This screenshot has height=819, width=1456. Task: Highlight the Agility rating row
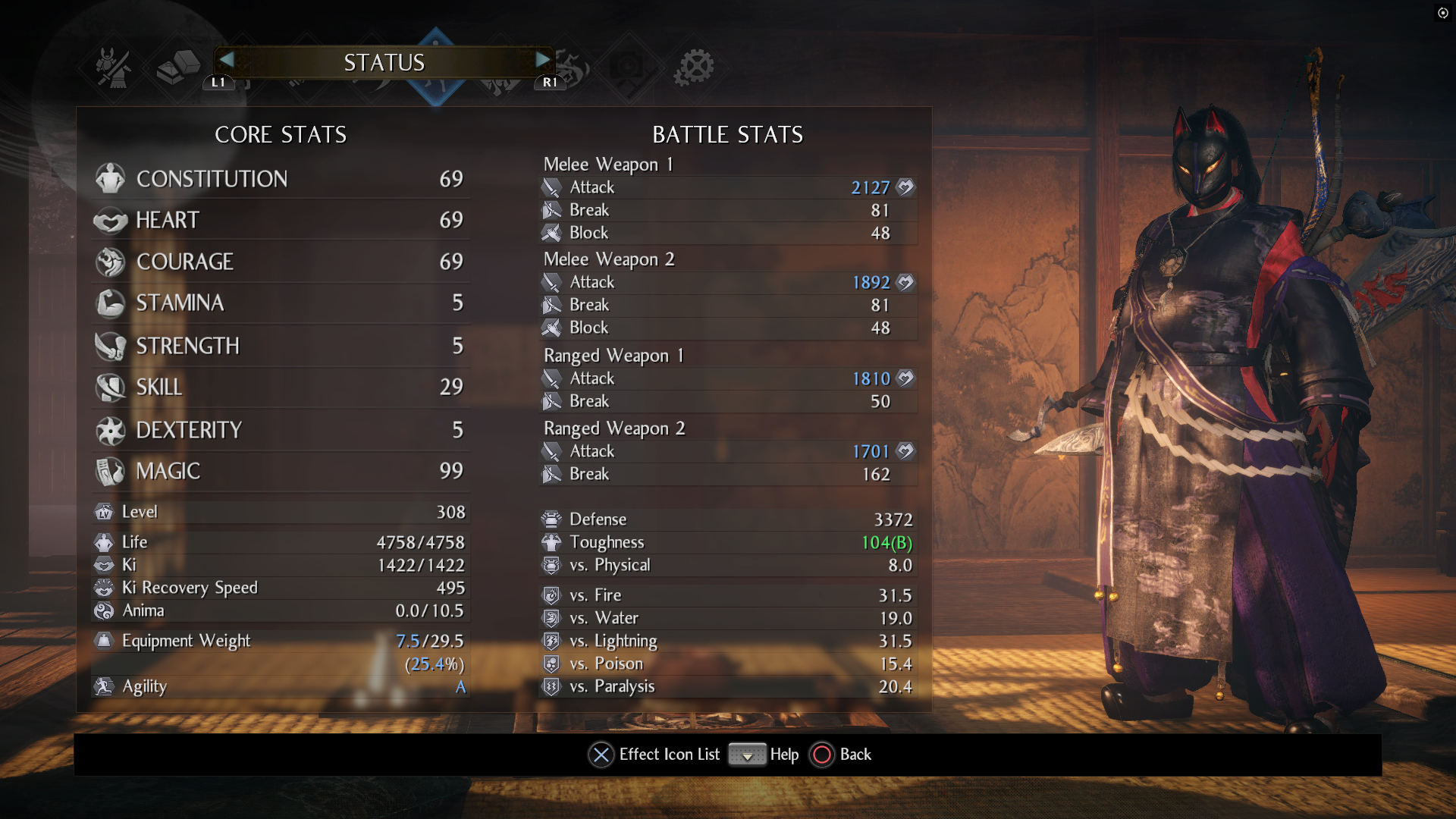click(281, 687)
